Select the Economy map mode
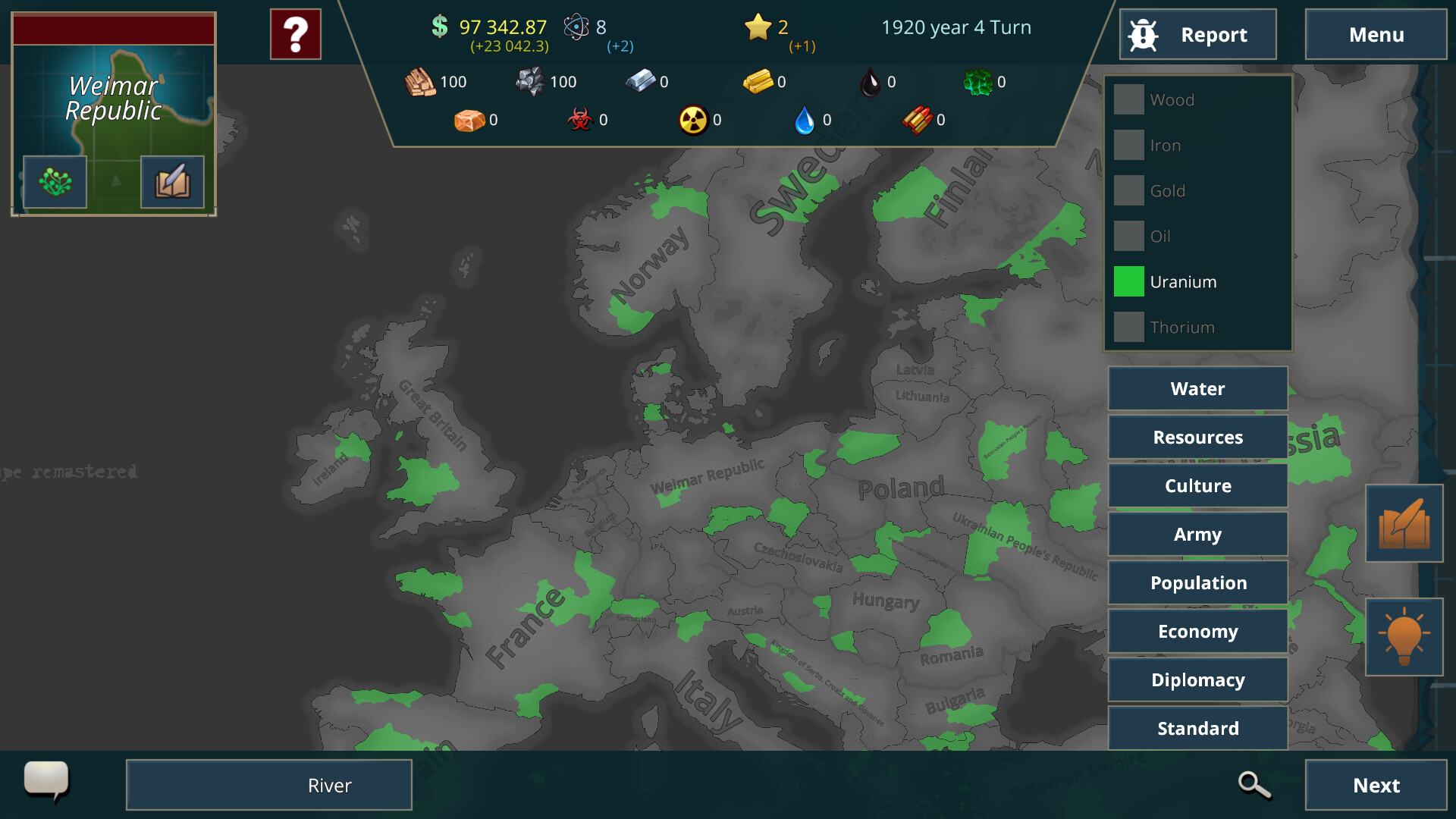1456x819 pixels. coord(1197,631)
